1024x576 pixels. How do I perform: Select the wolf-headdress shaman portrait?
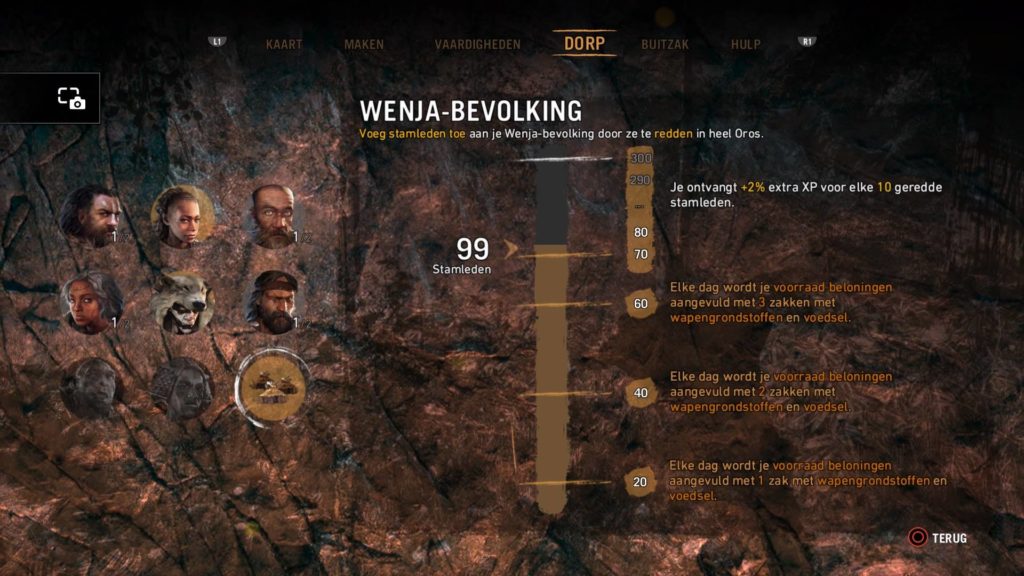tap(182, 302)
